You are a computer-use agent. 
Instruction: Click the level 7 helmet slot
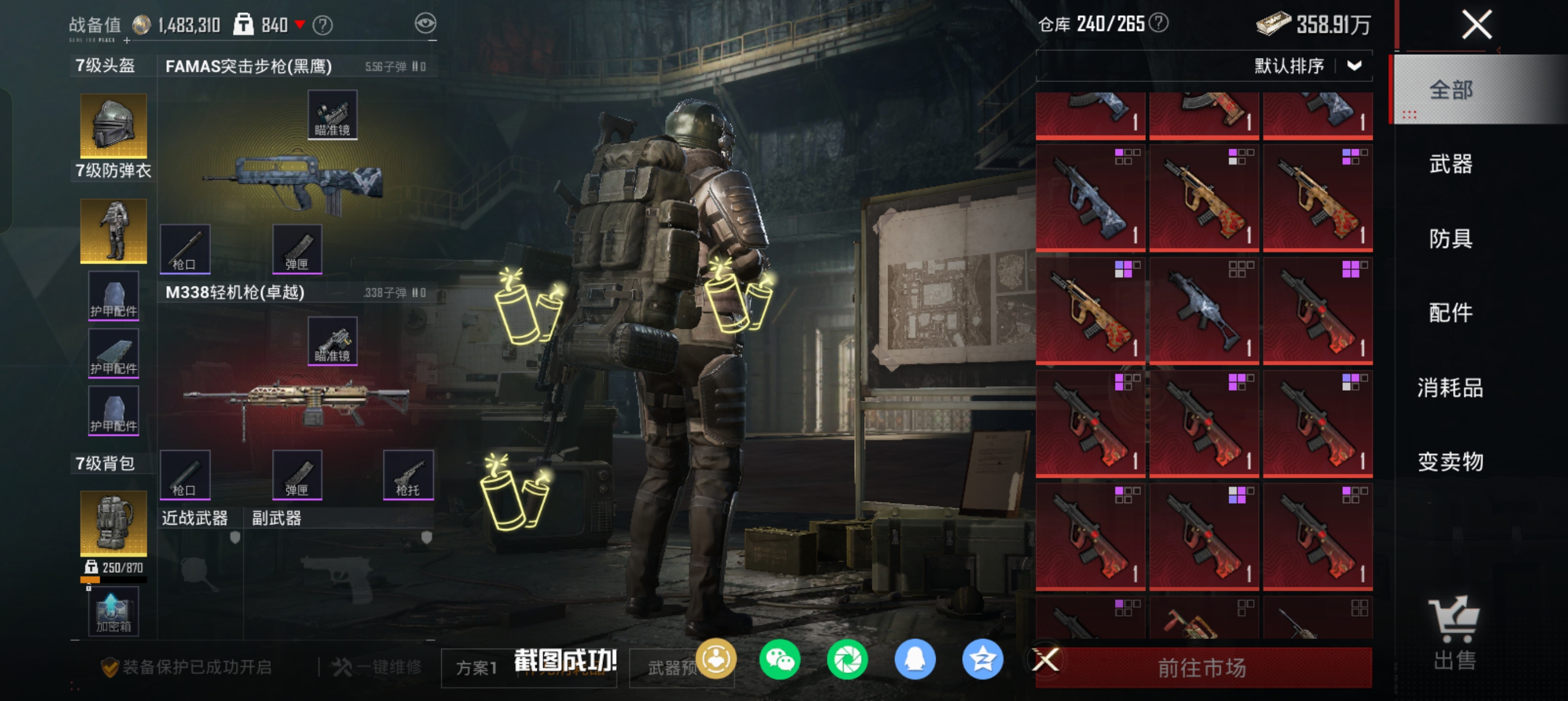(113, 126)
